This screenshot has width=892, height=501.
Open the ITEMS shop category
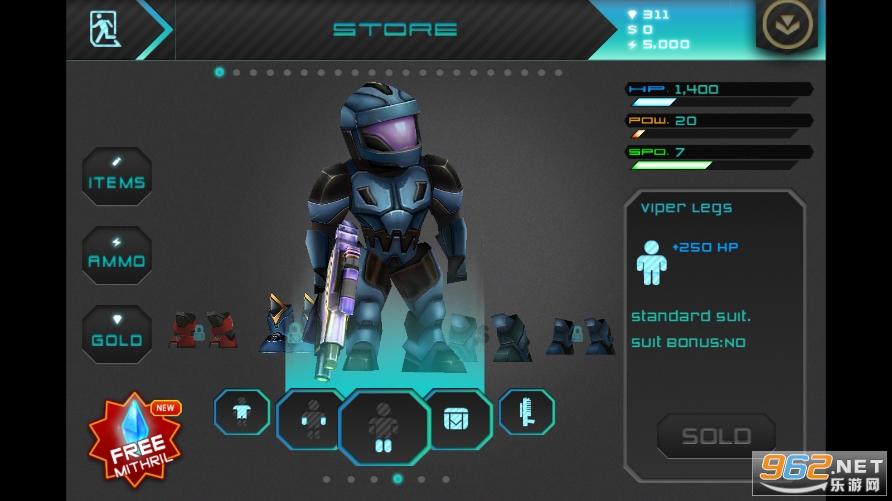tap(117, 178)
